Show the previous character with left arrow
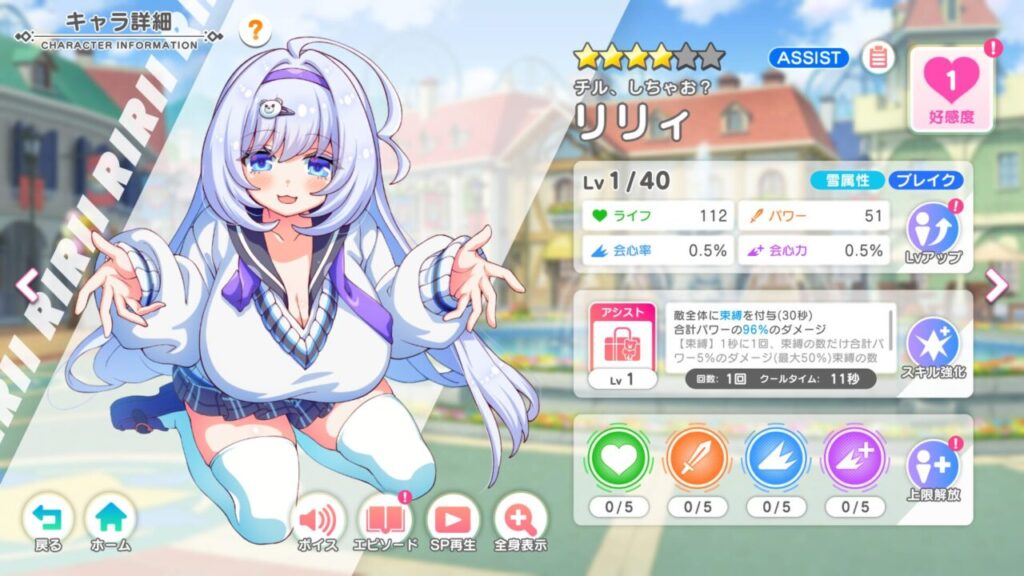The image size is (1024, 576). 27,286
